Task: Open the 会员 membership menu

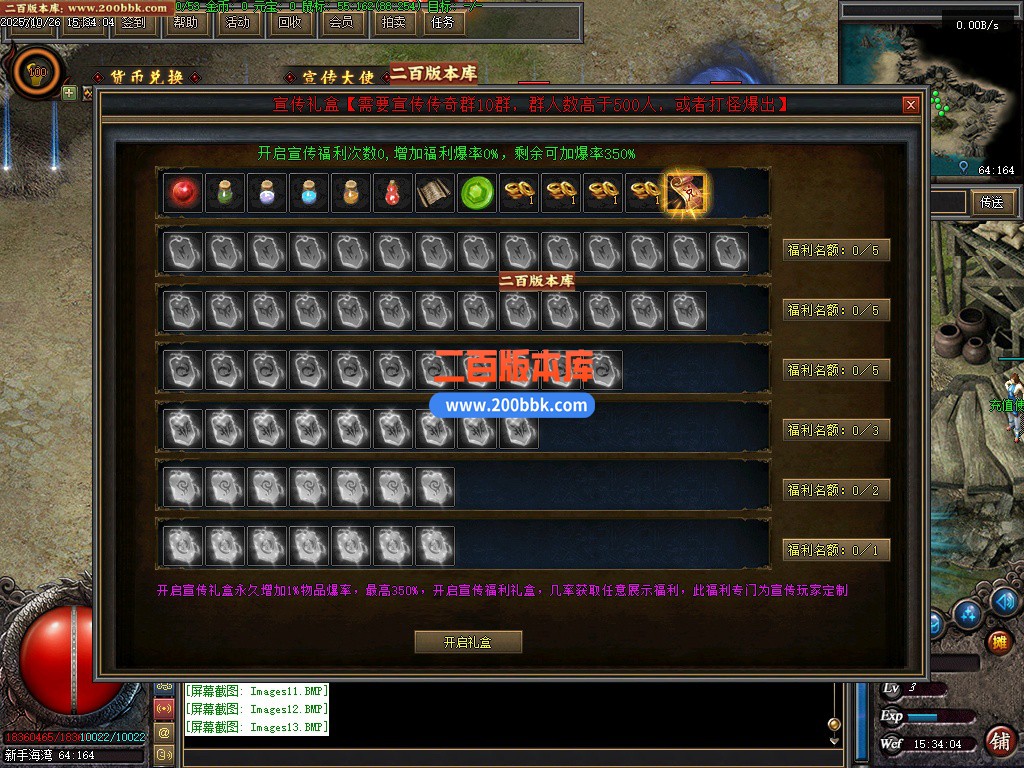Action: 341,22
